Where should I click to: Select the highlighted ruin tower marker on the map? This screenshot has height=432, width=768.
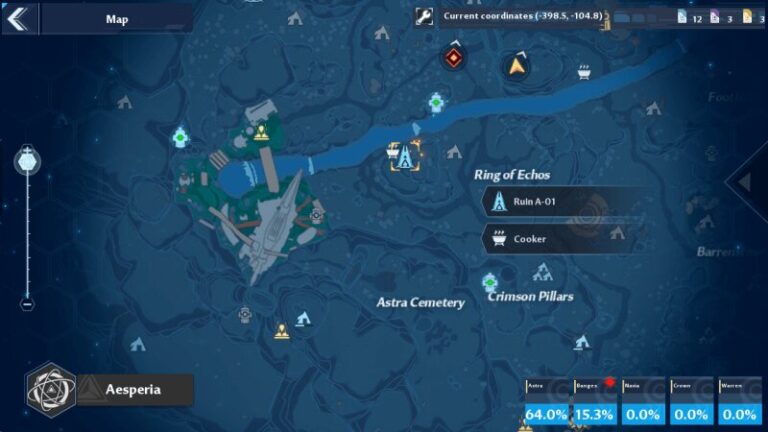coord(406,157)
